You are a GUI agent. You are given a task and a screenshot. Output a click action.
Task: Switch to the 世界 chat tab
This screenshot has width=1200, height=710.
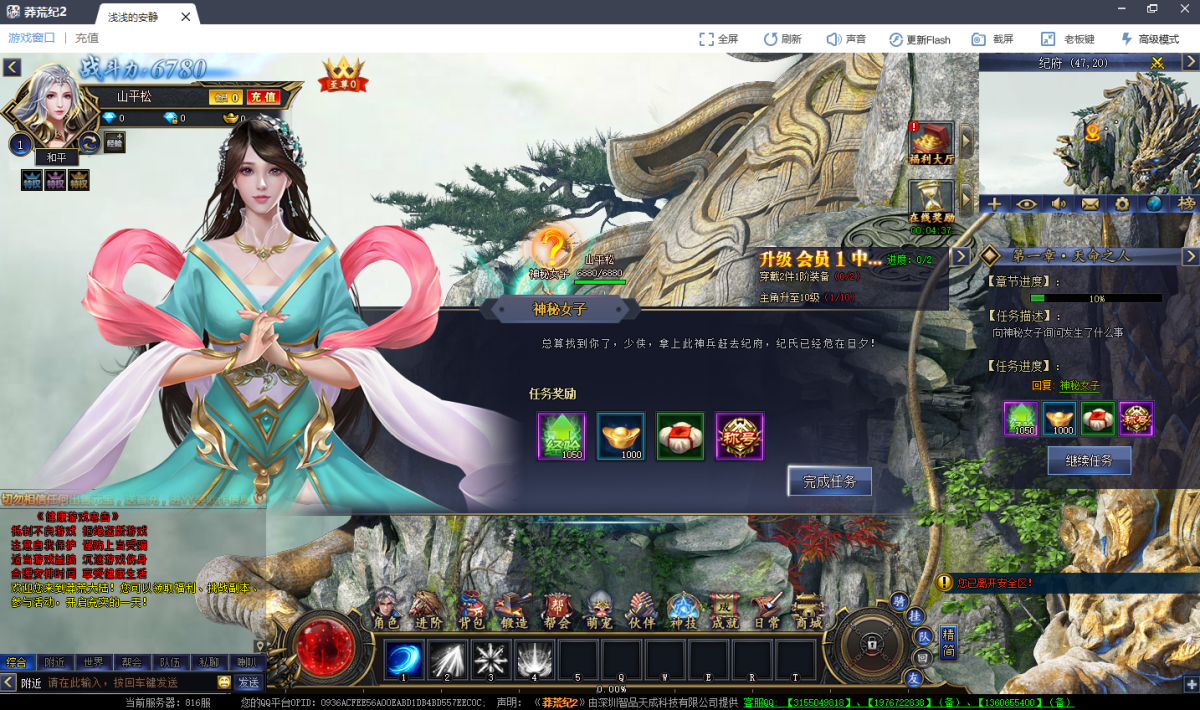pyautogui.click(x=93, y=662)
